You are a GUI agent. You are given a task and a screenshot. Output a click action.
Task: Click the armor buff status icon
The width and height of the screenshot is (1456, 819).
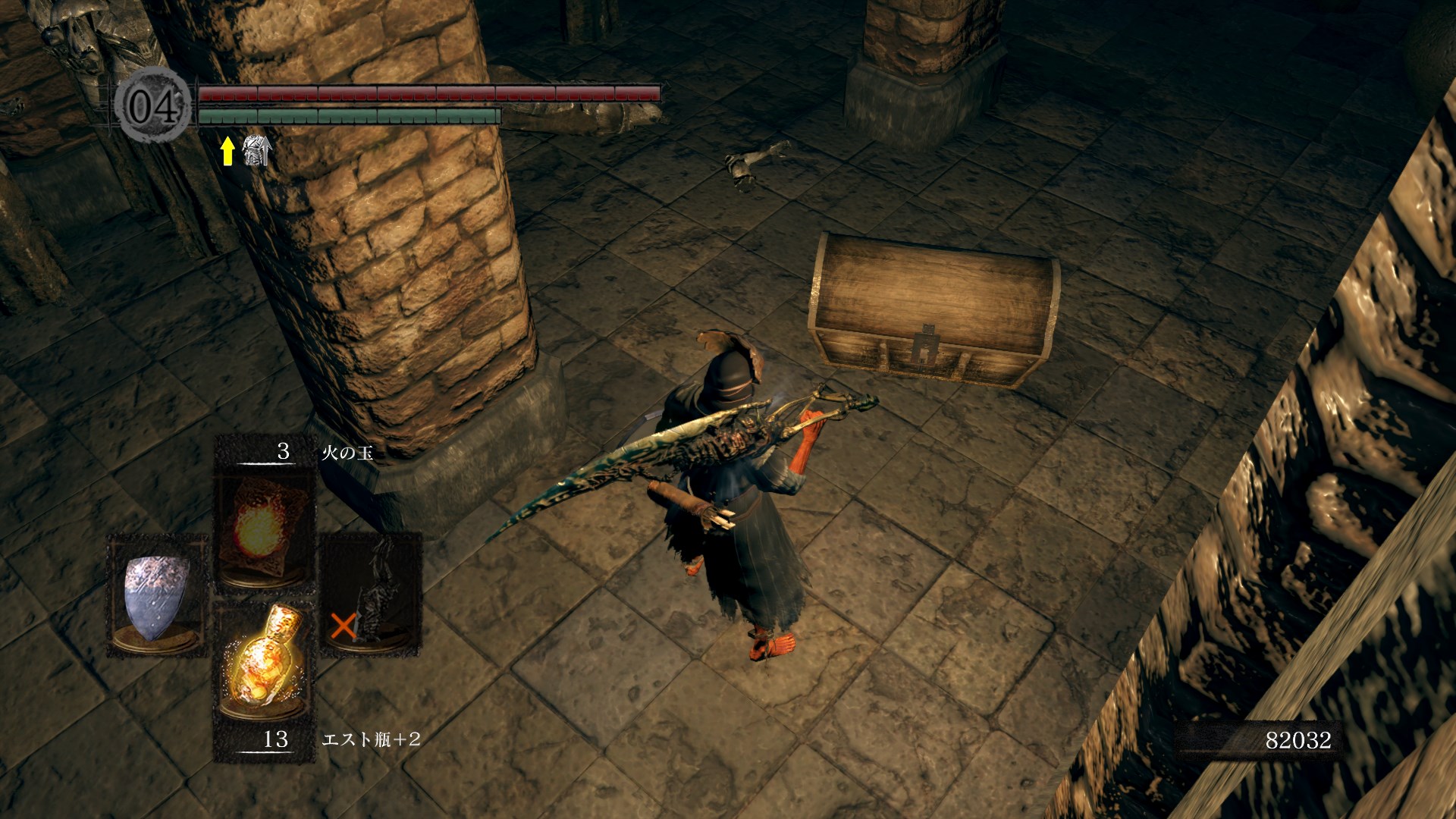point(256,151)
